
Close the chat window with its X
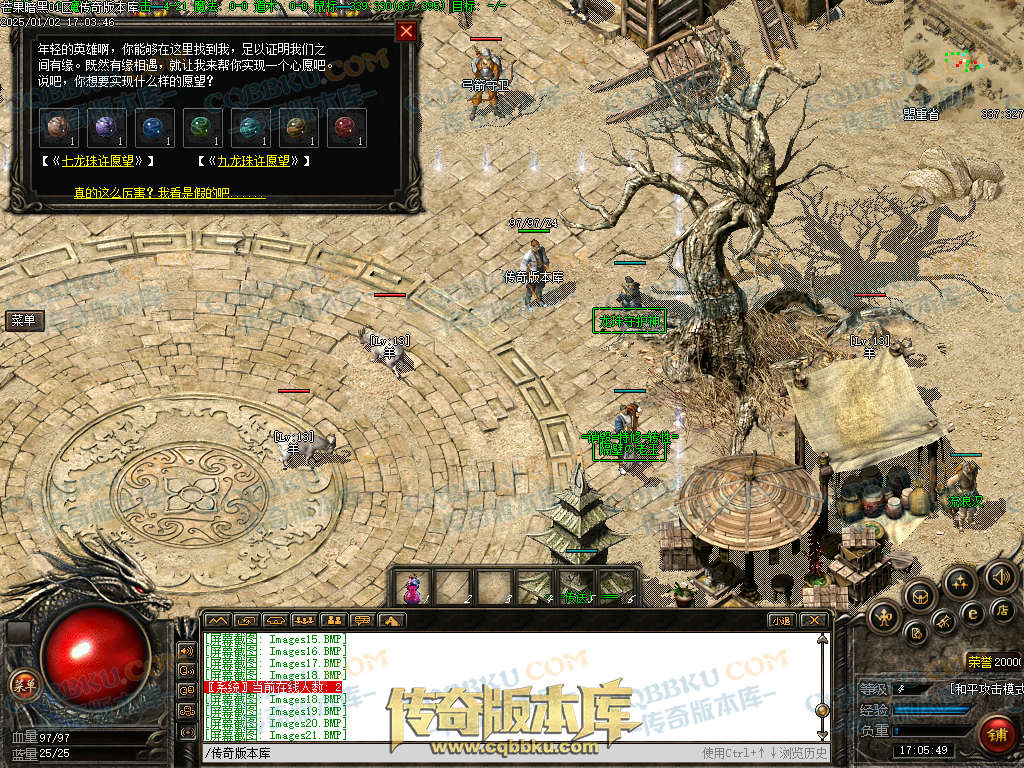pyautogui.click(x=814, y=620)
